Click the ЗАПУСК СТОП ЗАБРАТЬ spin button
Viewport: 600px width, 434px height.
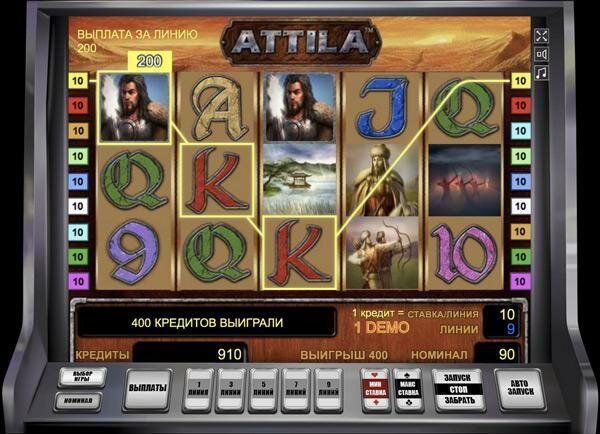(x=456, y=388)
